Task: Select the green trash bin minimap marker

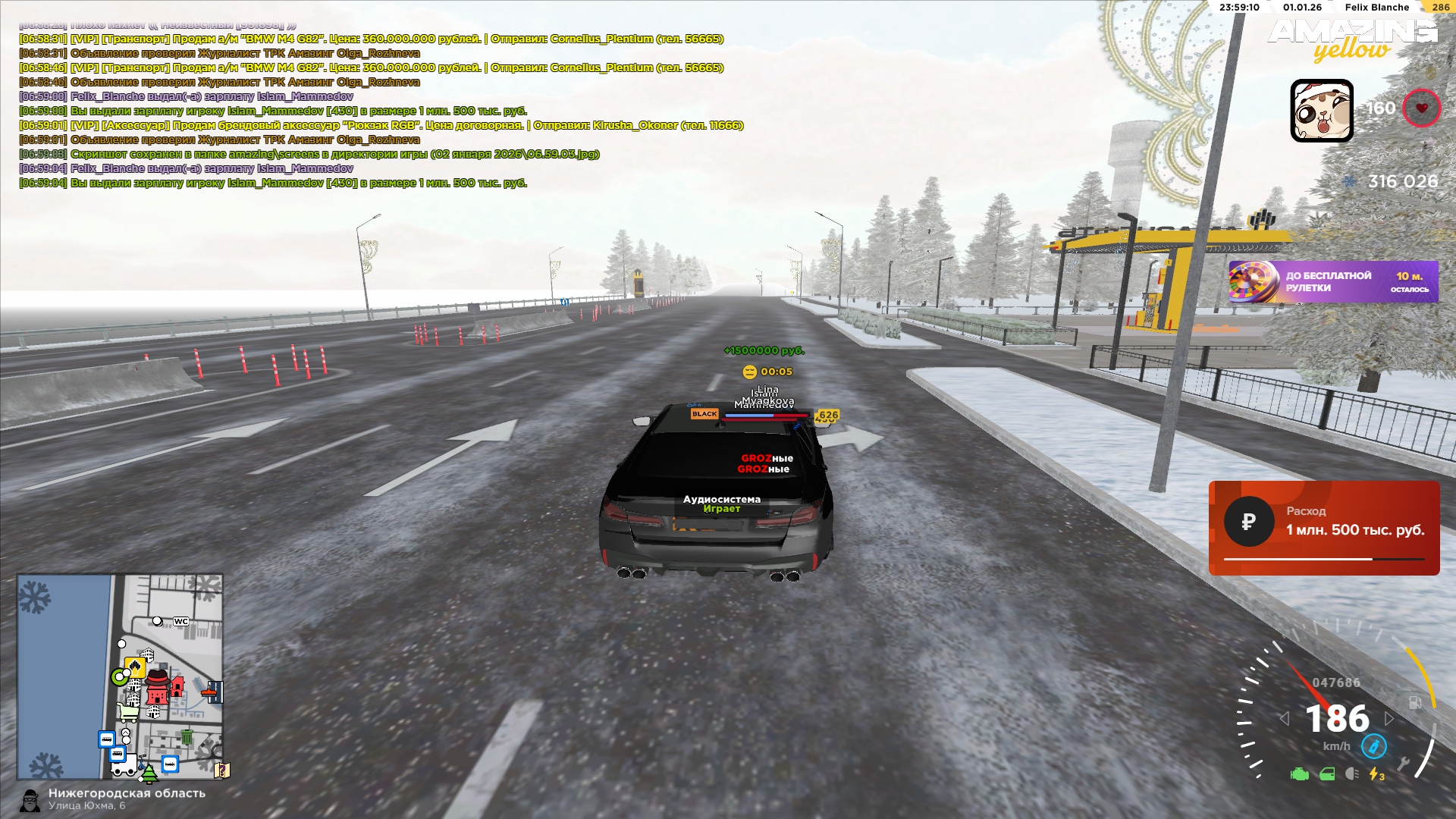Action: click(x=187, y=736)
